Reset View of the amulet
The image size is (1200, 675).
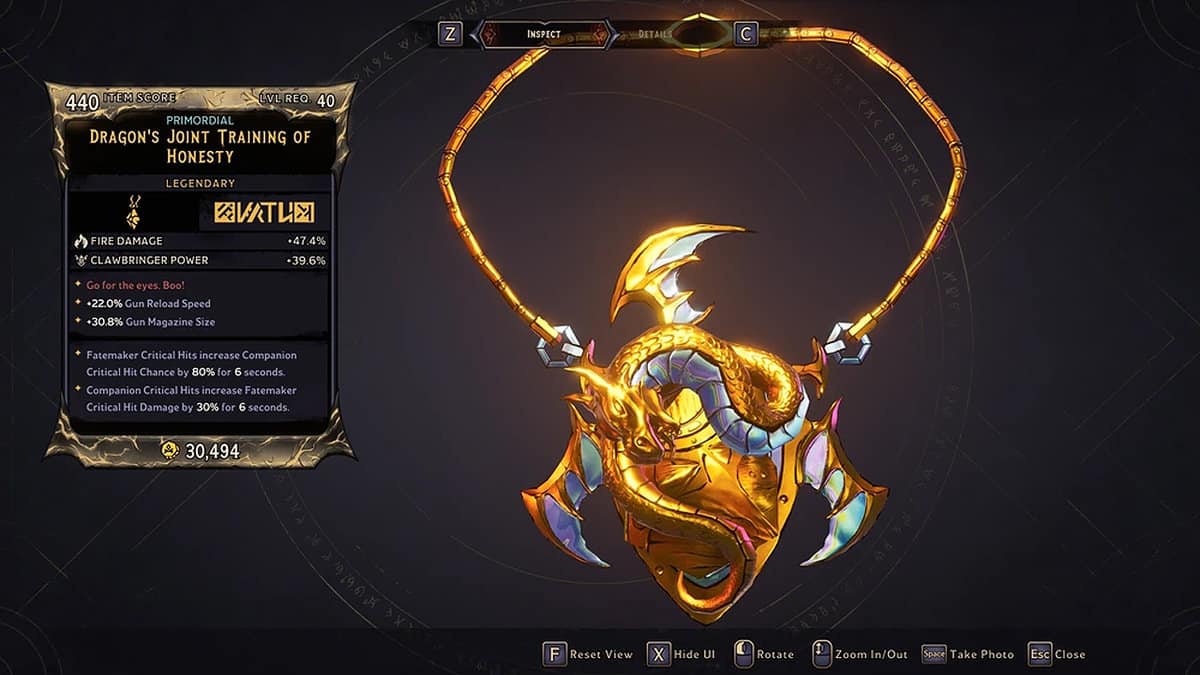click(x=588, y=654)
